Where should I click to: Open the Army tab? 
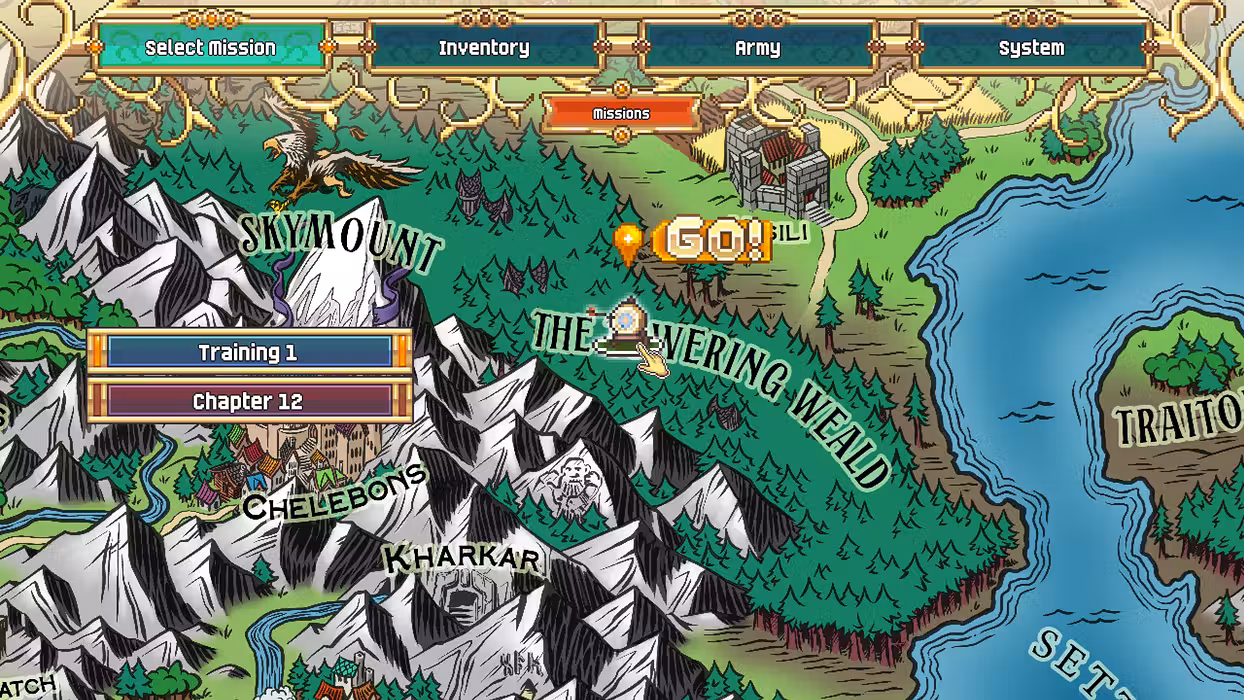(x=757, y=47)
